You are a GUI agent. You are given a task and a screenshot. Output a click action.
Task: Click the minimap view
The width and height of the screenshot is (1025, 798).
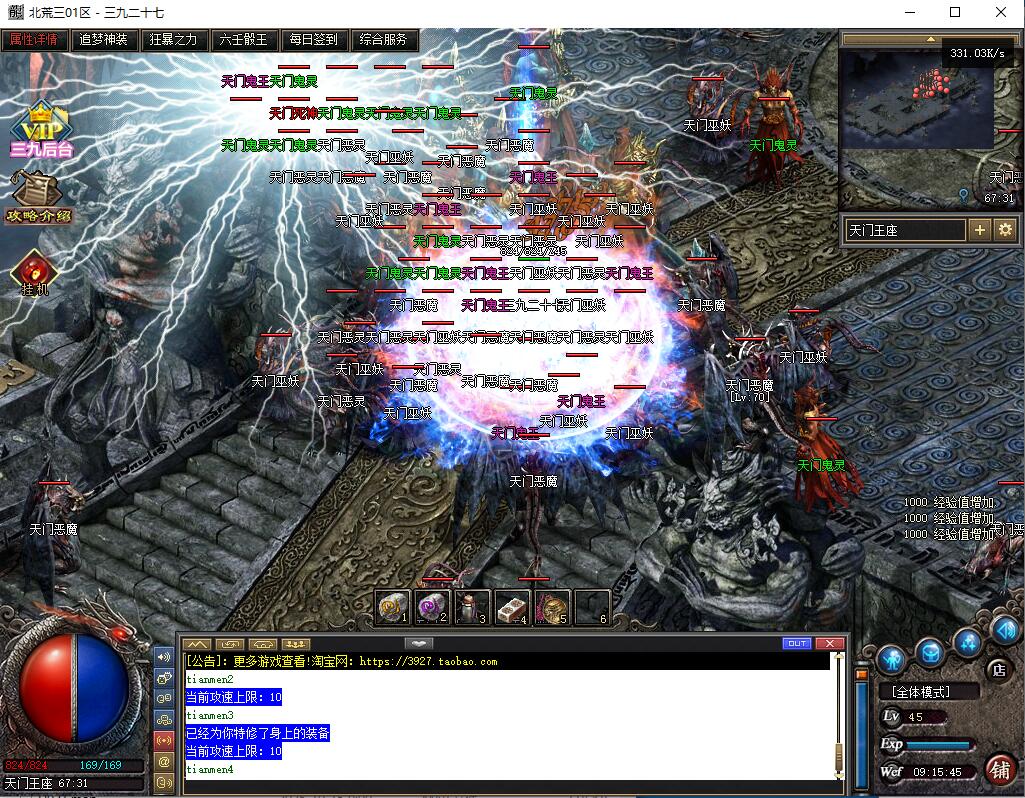point(915,120)
